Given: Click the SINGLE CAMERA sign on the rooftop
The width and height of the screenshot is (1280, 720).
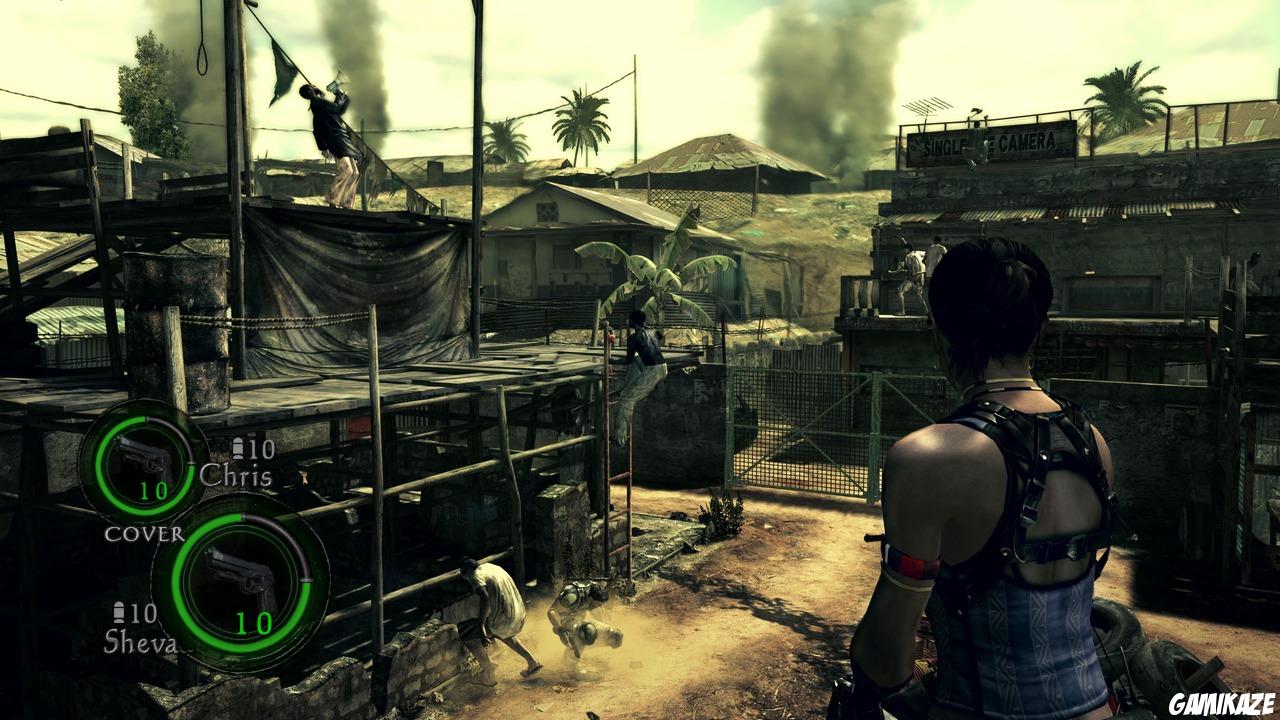Looking at the screenshot, I should click(x=985, y=144).
